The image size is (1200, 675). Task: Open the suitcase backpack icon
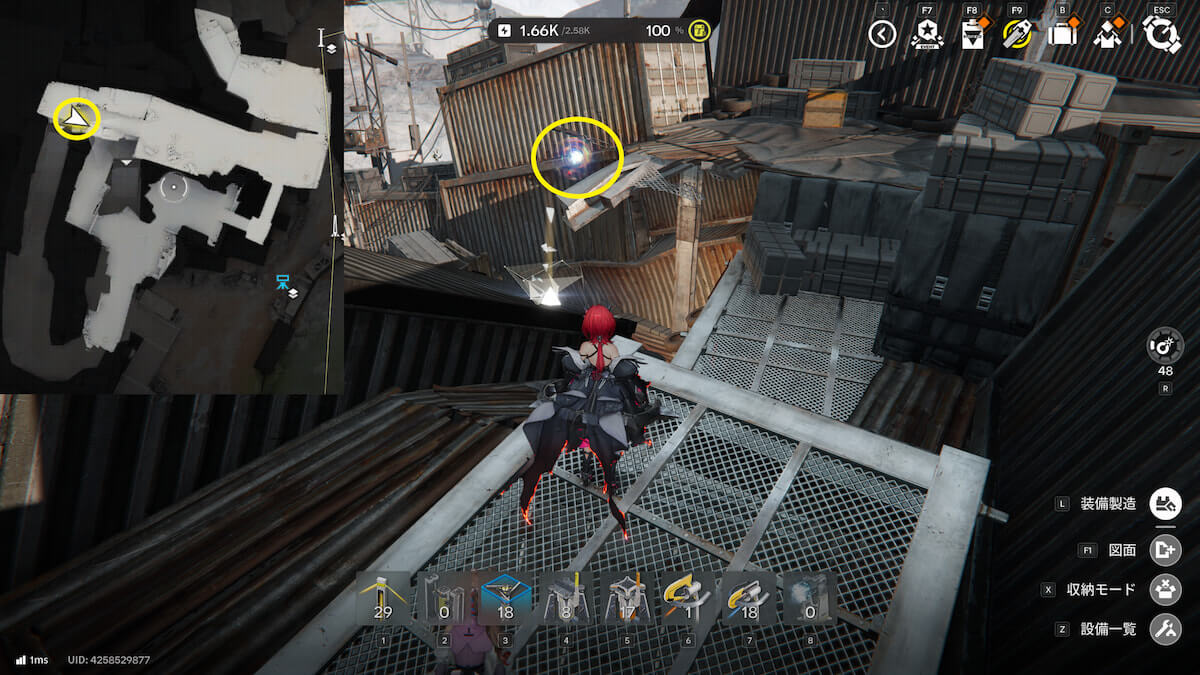tap(1062, 35)
